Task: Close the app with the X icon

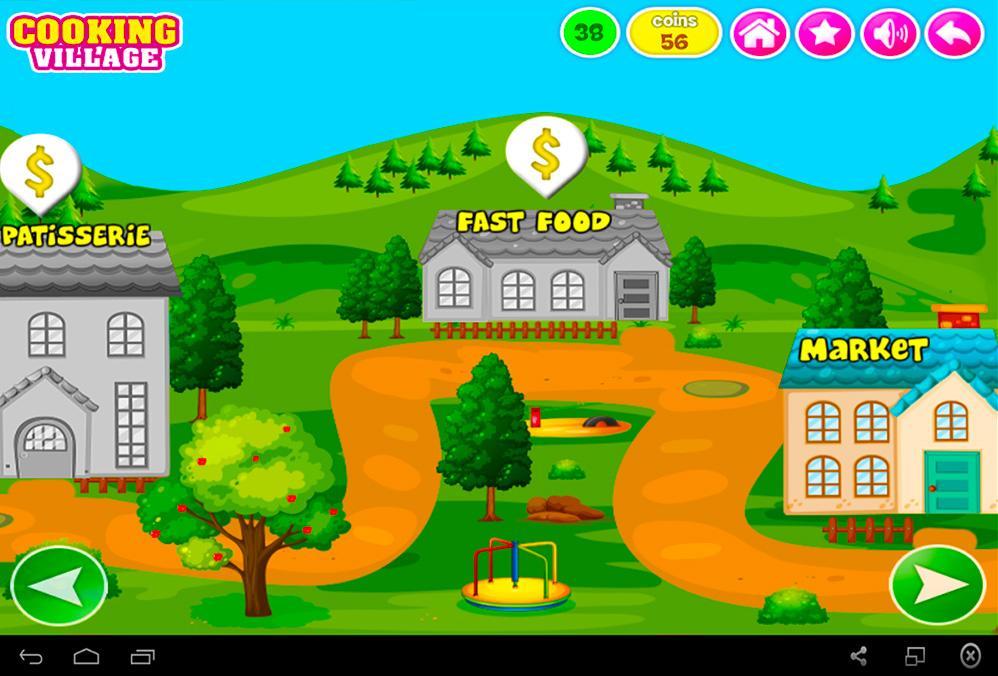Action: [969, 656]
